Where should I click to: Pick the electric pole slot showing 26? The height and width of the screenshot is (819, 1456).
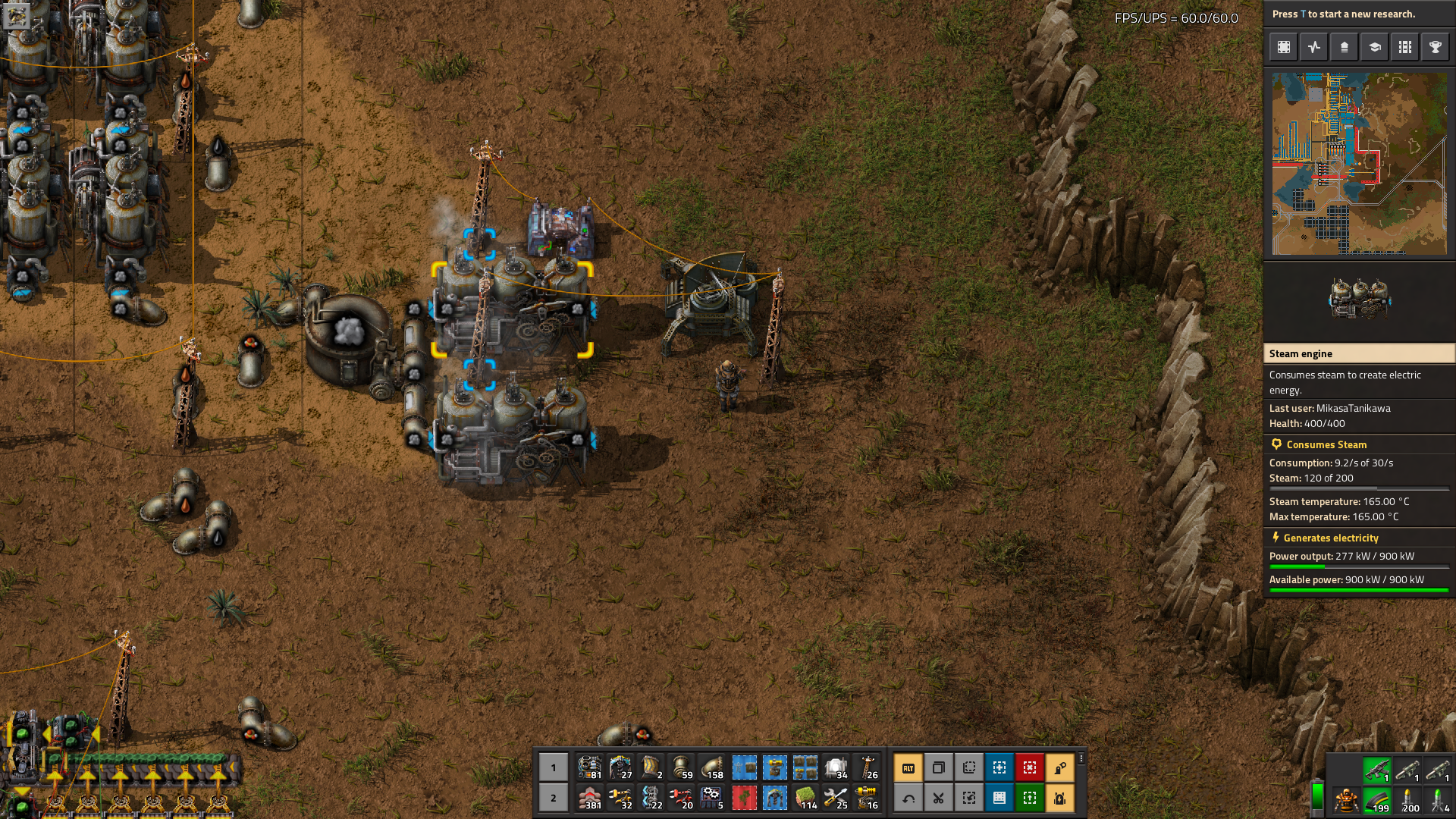pos(867,767)
